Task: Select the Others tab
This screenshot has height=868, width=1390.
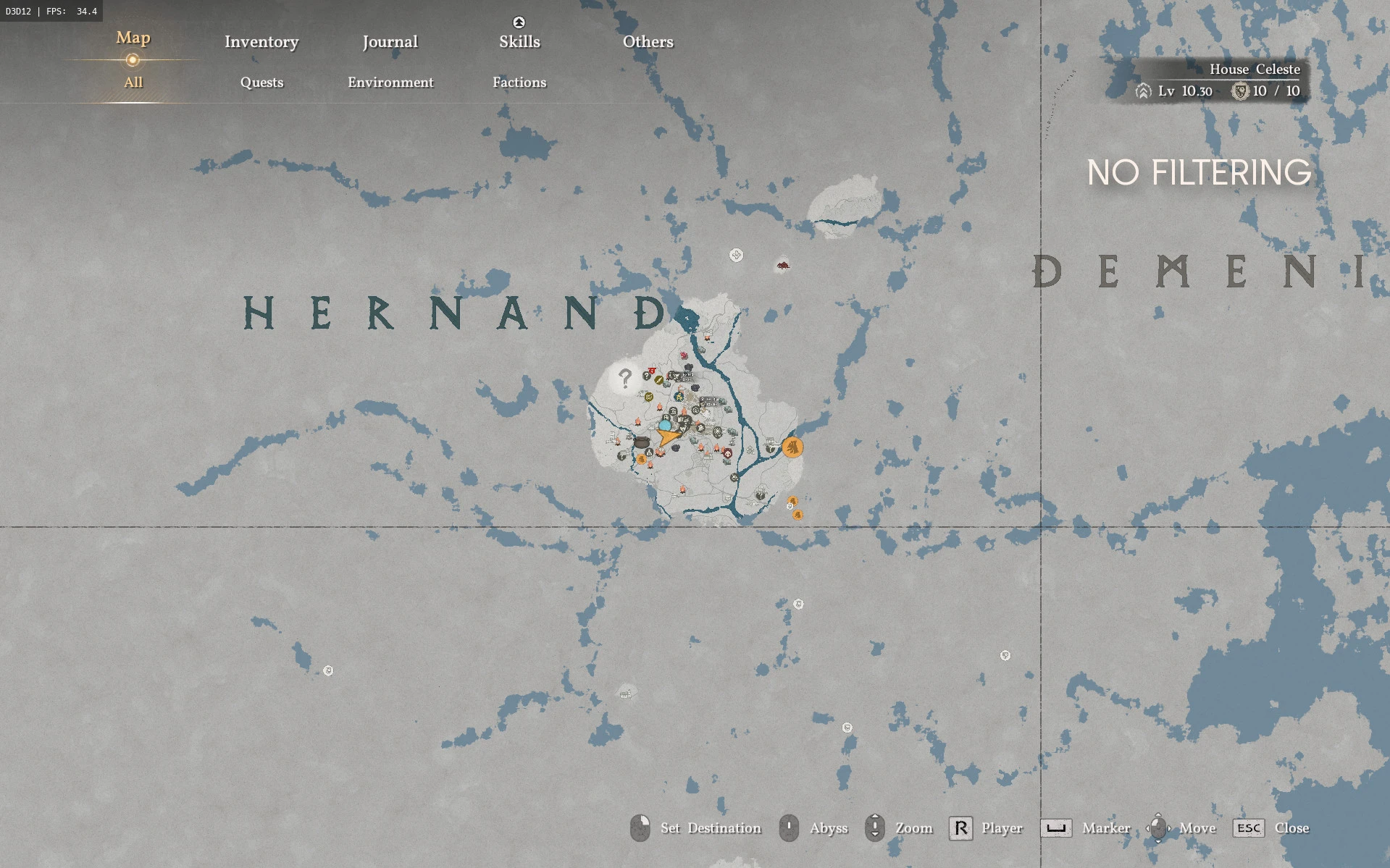Action: click(x=648, y=42)
